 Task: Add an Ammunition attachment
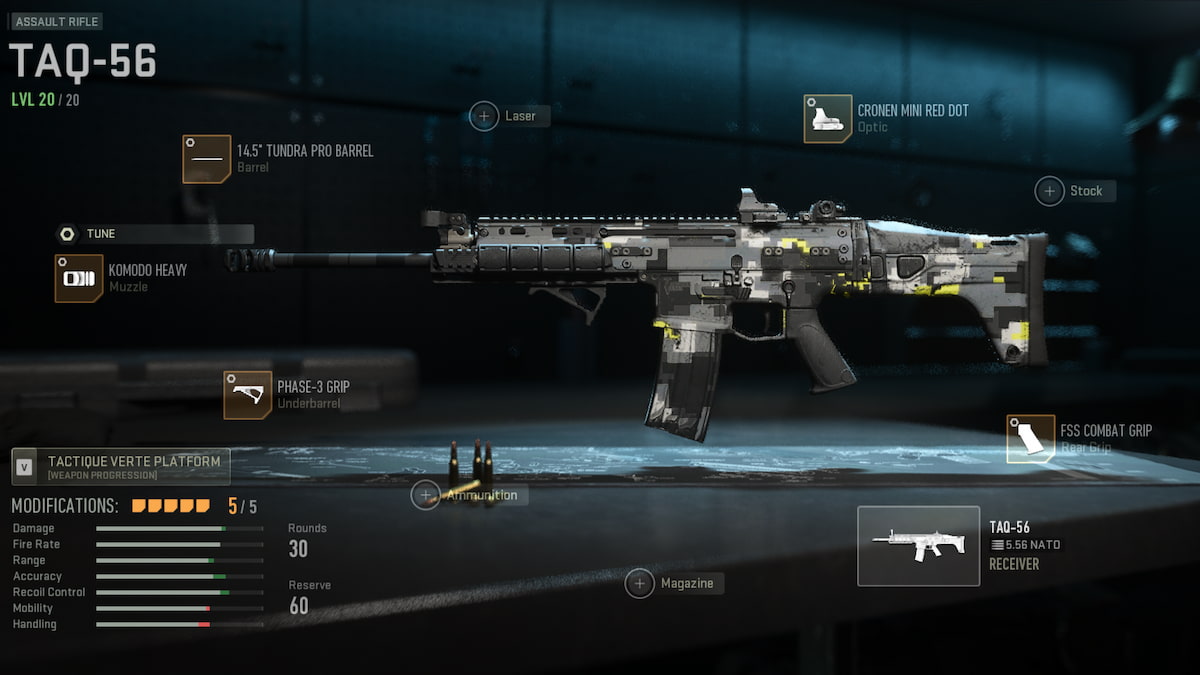426,495
